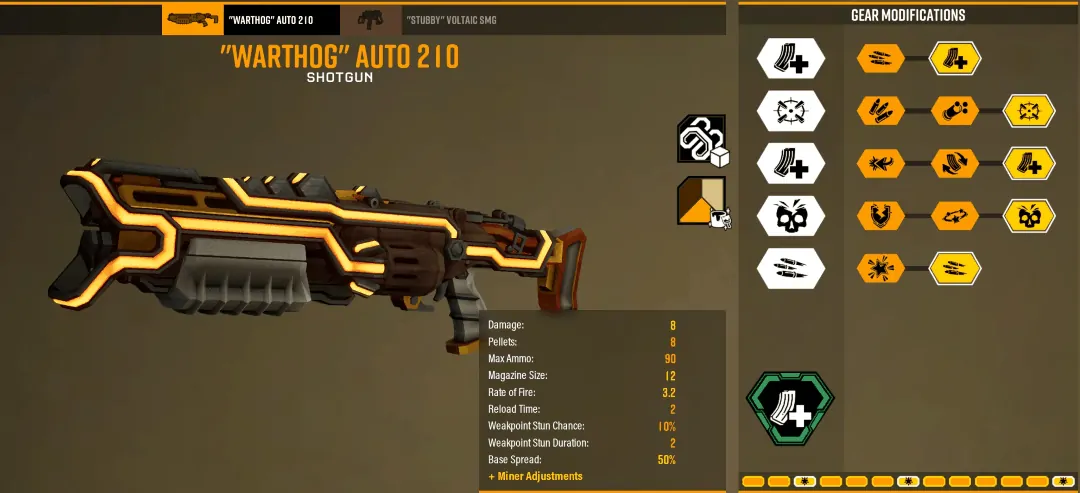Select the orange looping arrows mod
Viewport: 1080px width, 493px height.
click(955, 214)
